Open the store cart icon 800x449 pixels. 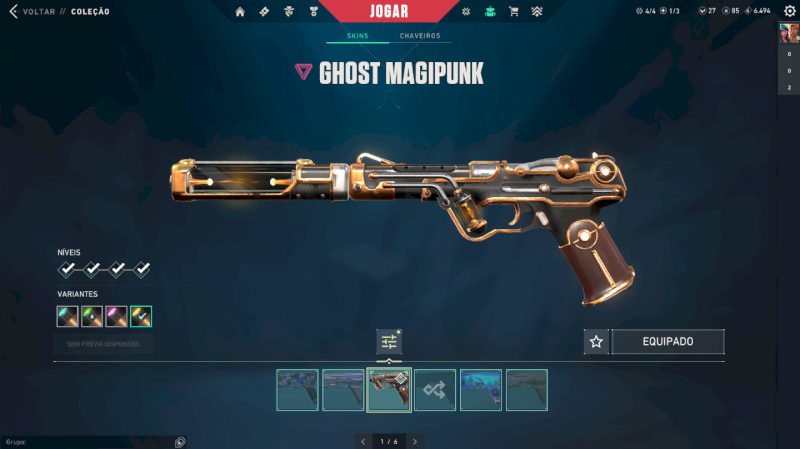514,12
